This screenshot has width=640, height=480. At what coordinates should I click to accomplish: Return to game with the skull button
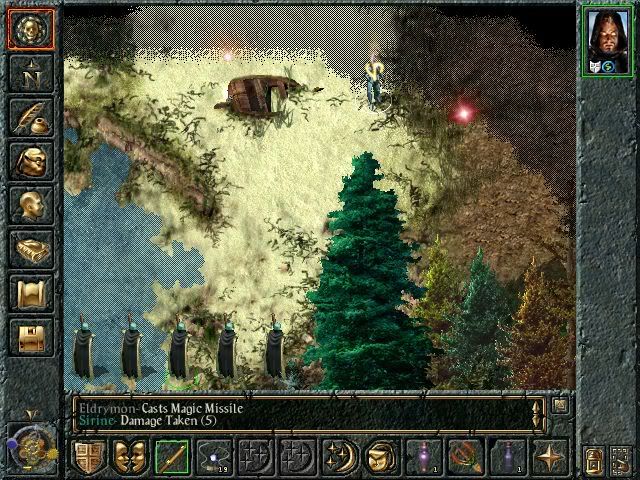pos(30,29)
